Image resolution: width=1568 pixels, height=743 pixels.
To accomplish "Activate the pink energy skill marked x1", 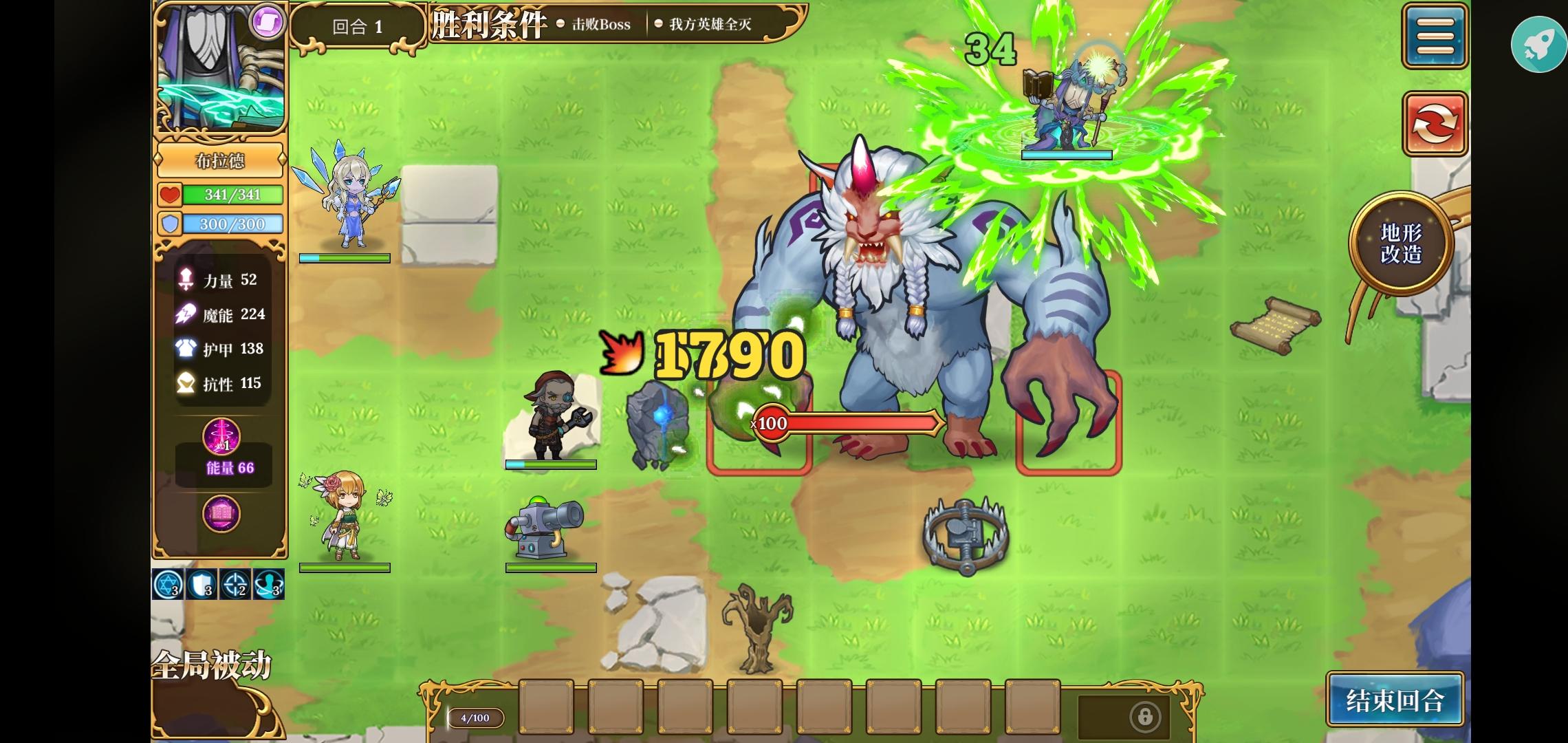I will (x=222, y=435).
